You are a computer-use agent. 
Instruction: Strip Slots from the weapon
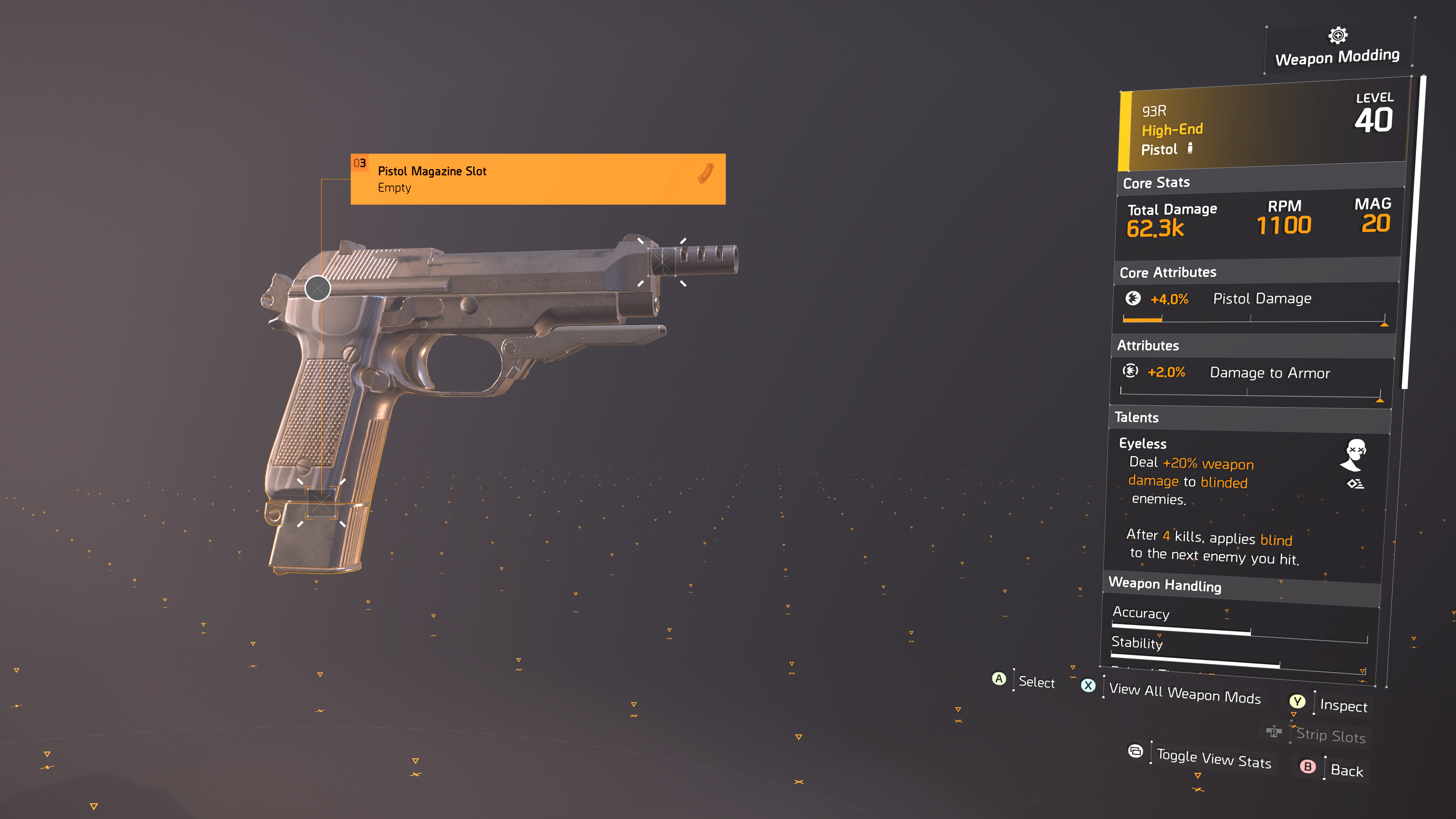1330,735
